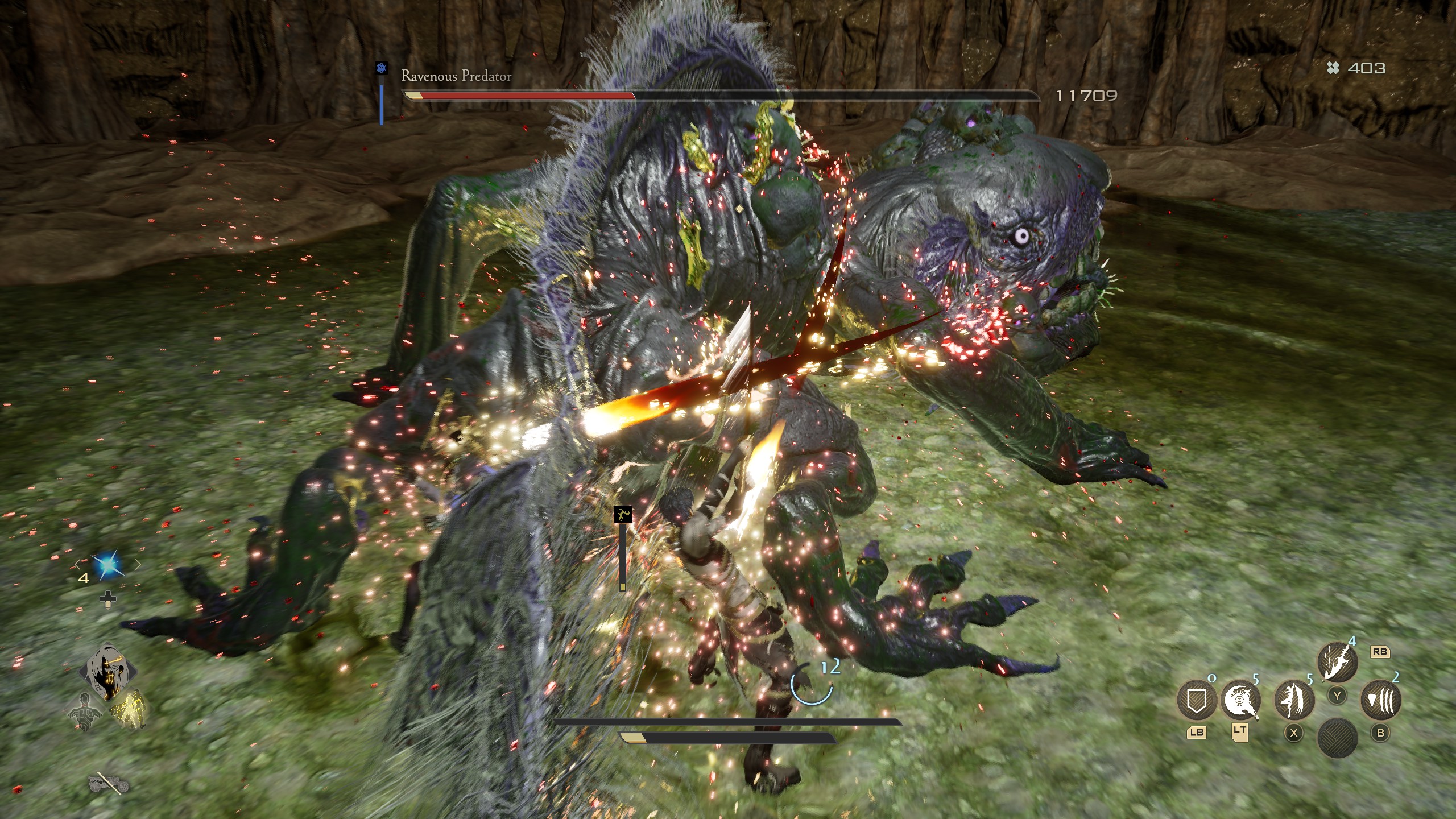Activate the curved blade strike skill
This screenshot has height=819, width=1456.
pos(1337,662)
